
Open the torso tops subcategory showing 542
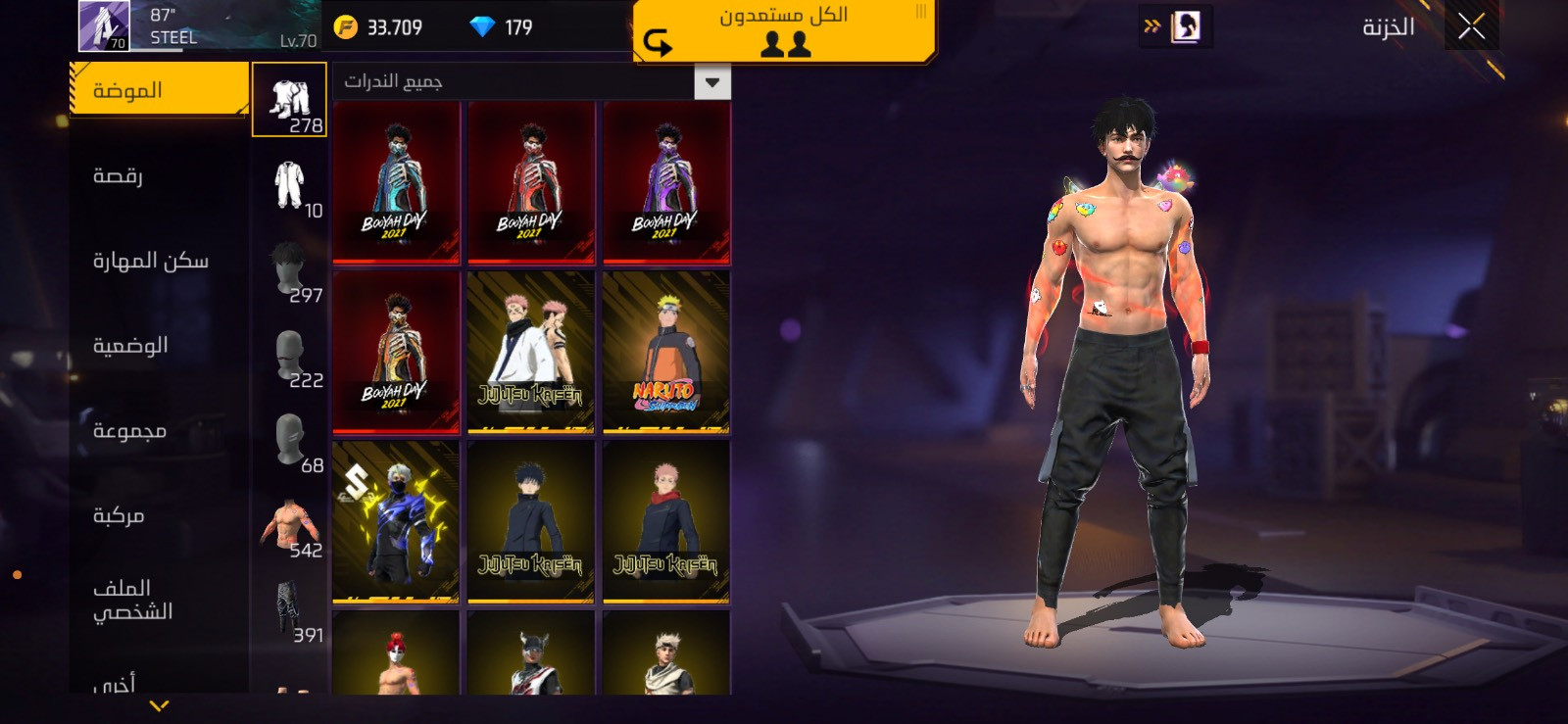(x=290, y=527)
